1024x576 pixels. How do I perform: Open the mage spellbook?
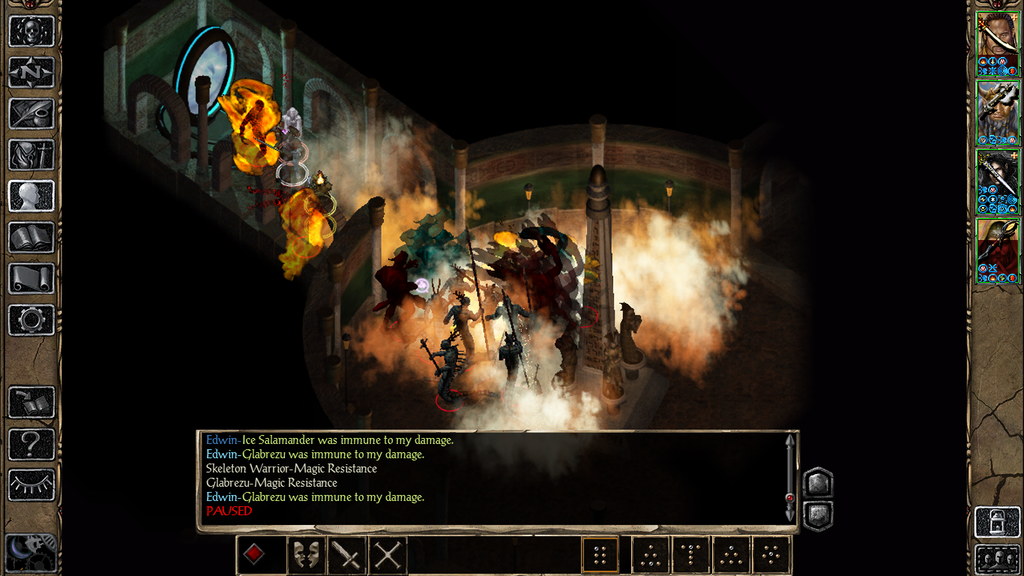tap(31, 237)
